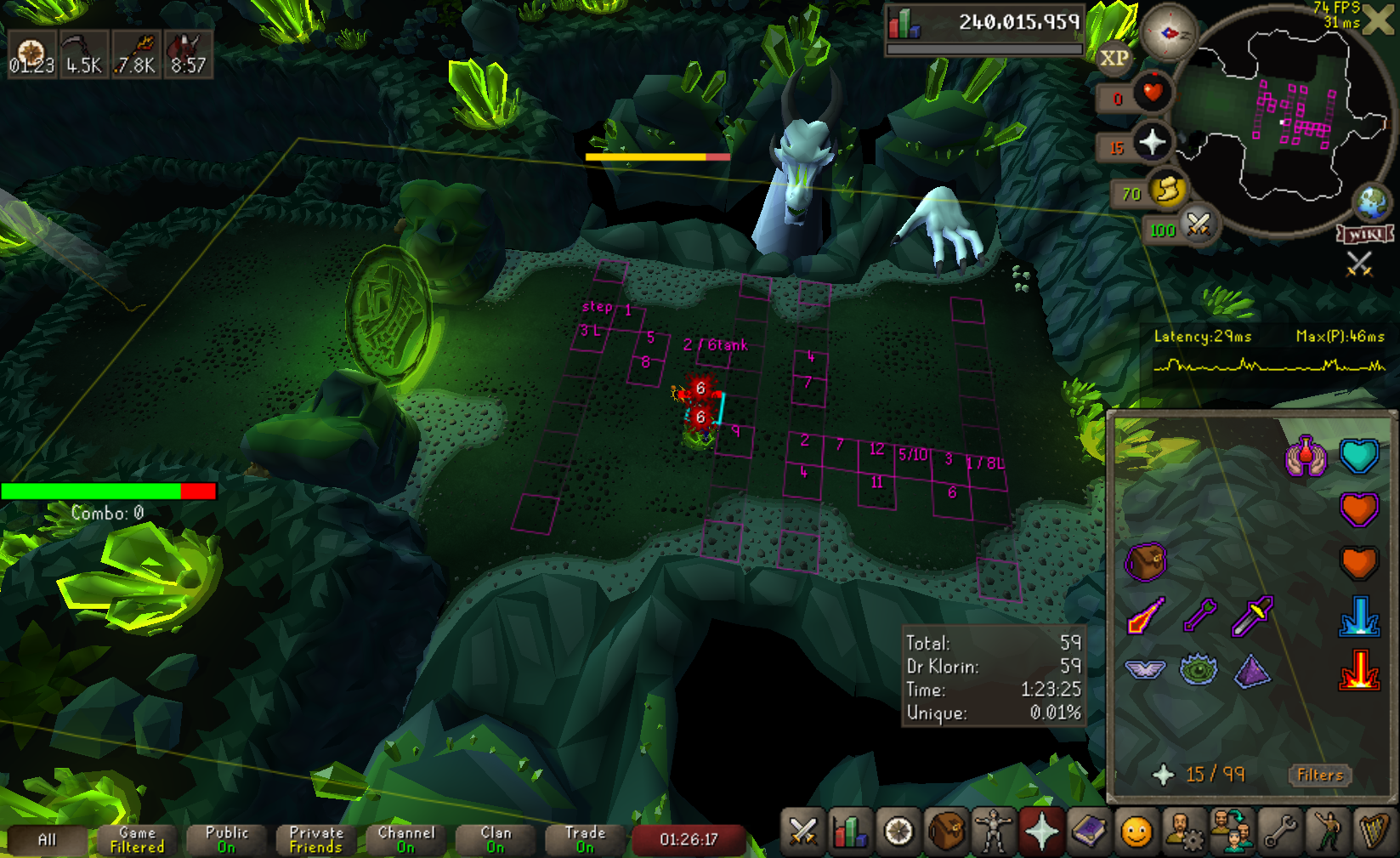Toggle run with the boot orb

(1168, 190)
